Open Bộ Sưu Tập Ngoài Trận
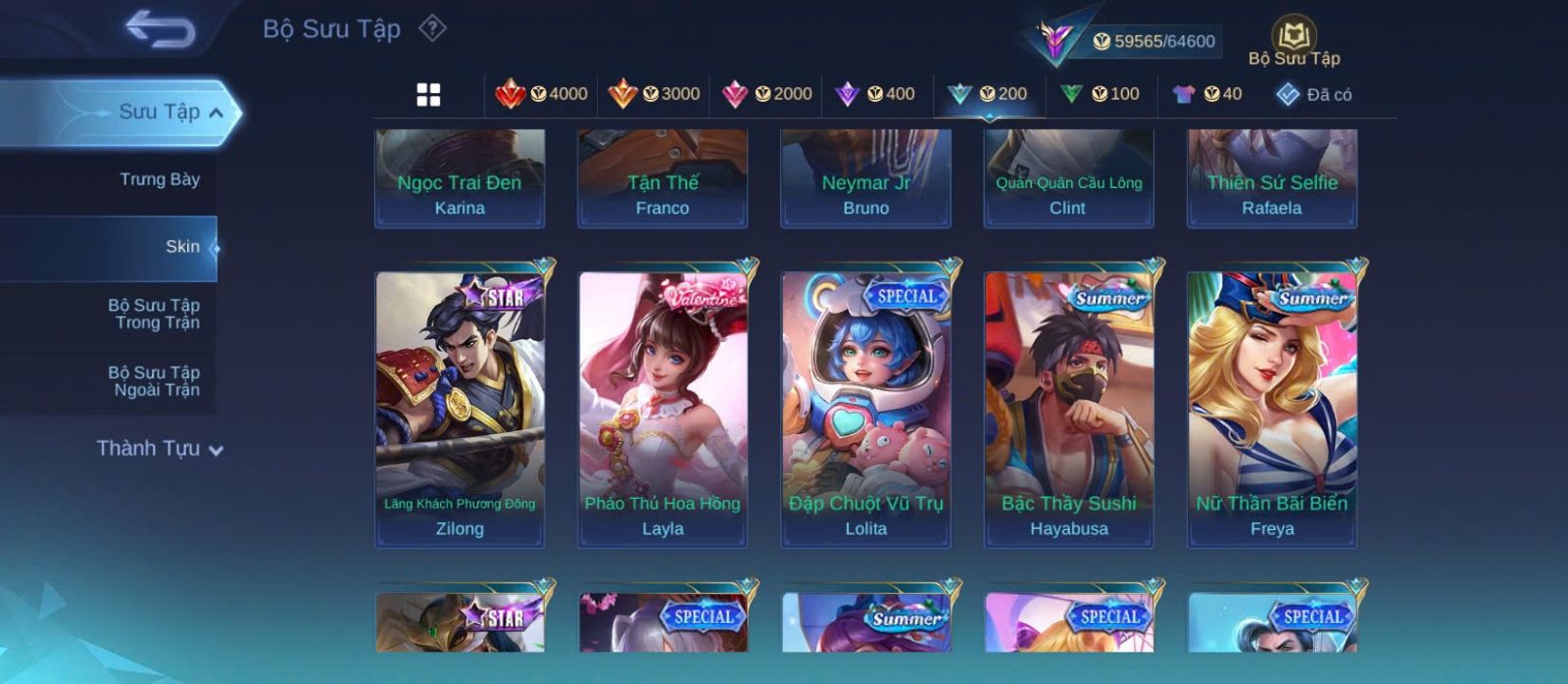The width and height of the screenshot is (1568, 684). point(154,381)
